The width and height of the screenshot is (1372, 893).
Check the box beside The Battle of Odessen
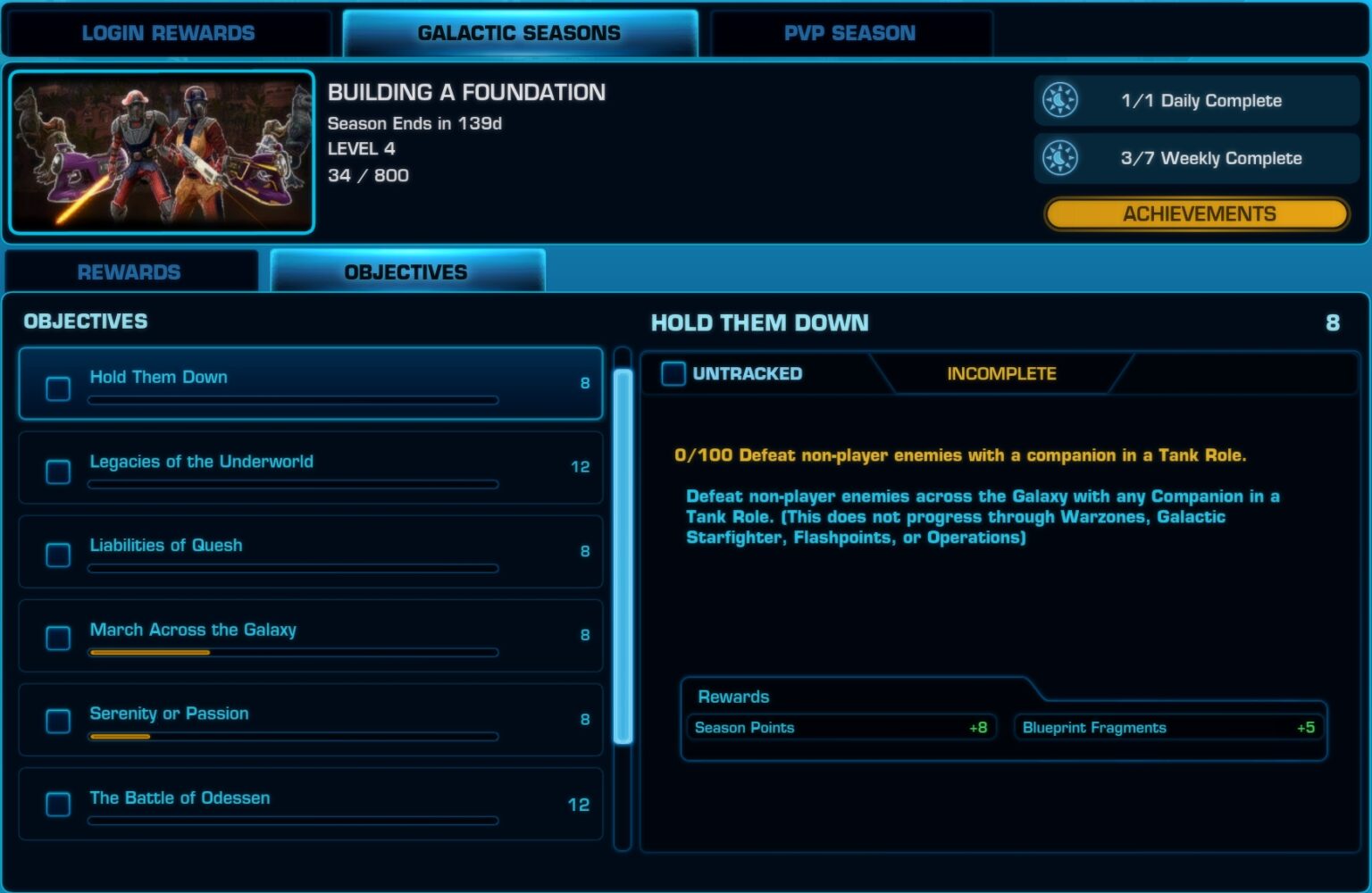(x=57, y=804)
